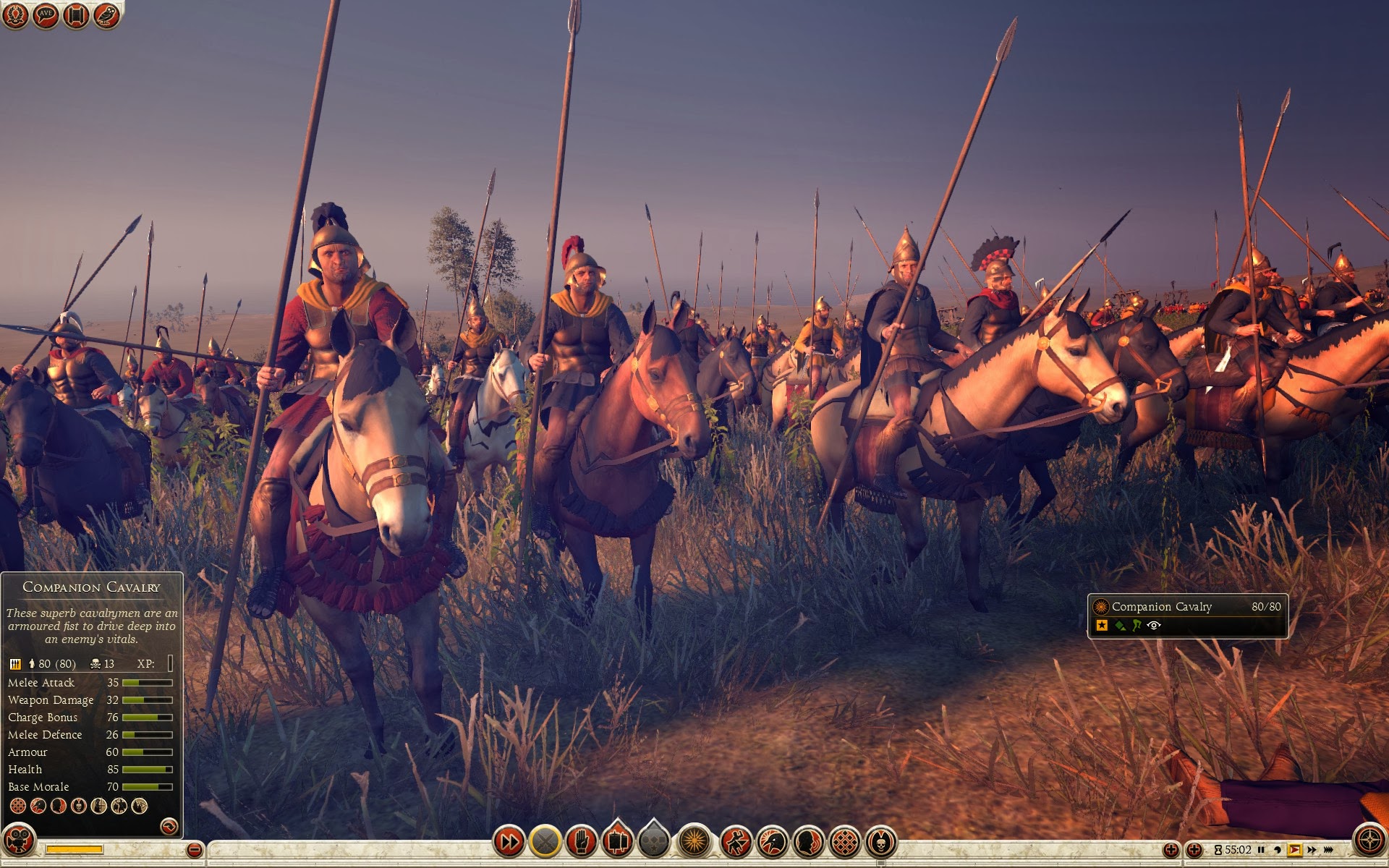1389x868 pixels.
Task: Toggle run with double-arrow button
Action: 509,841
